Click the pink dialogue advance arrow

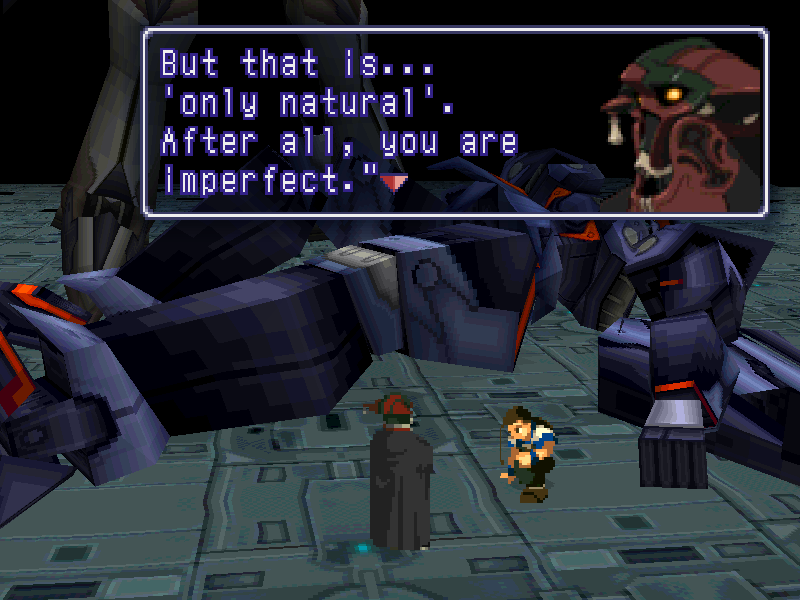(x=396, y=182)
